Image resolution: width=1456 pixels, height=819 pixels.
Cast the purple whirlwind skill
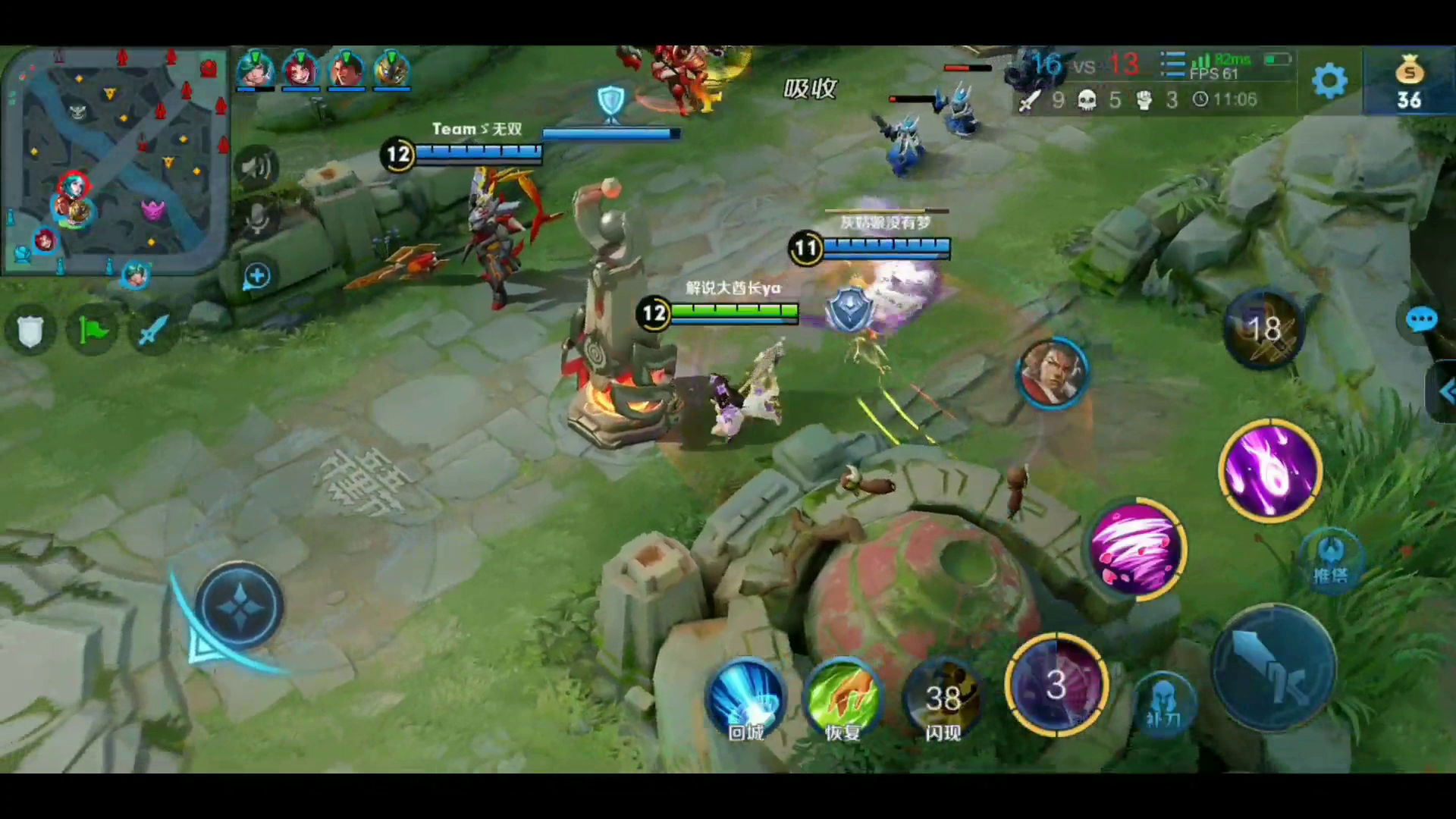click(1136, 549)
